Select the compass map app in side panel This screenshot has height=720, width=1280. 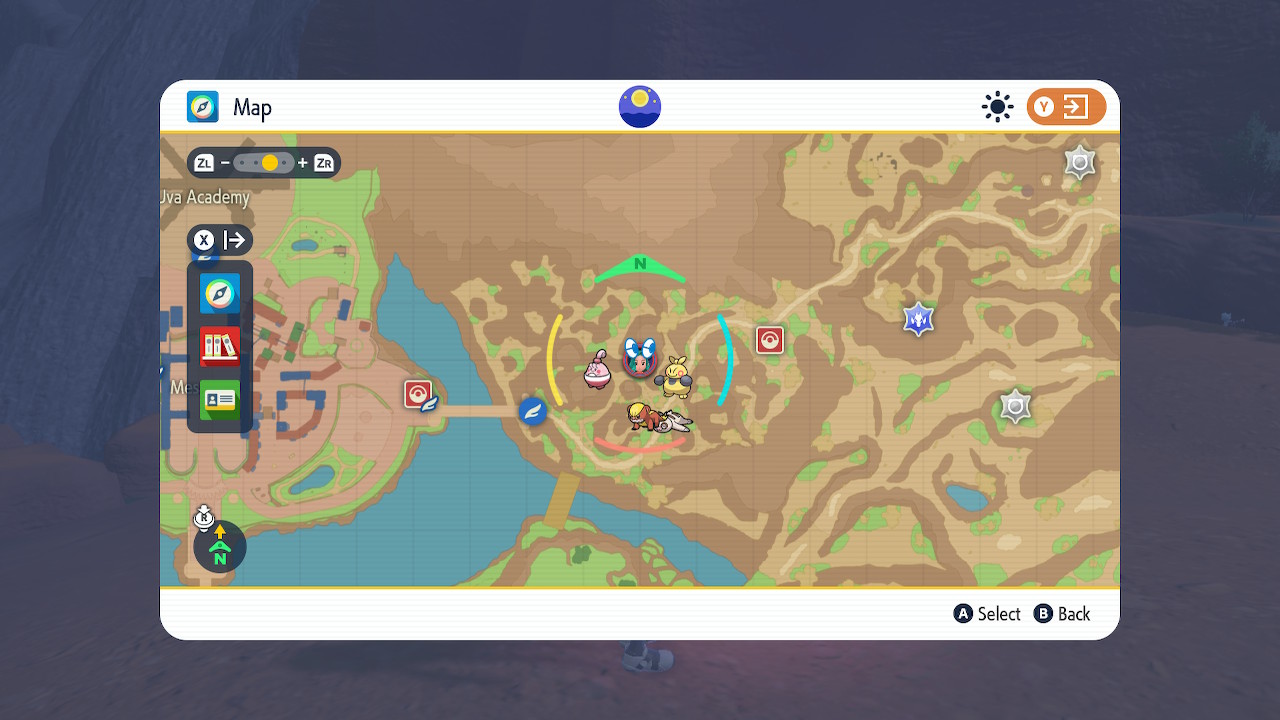pyautogui.click(x=220, y=293)
